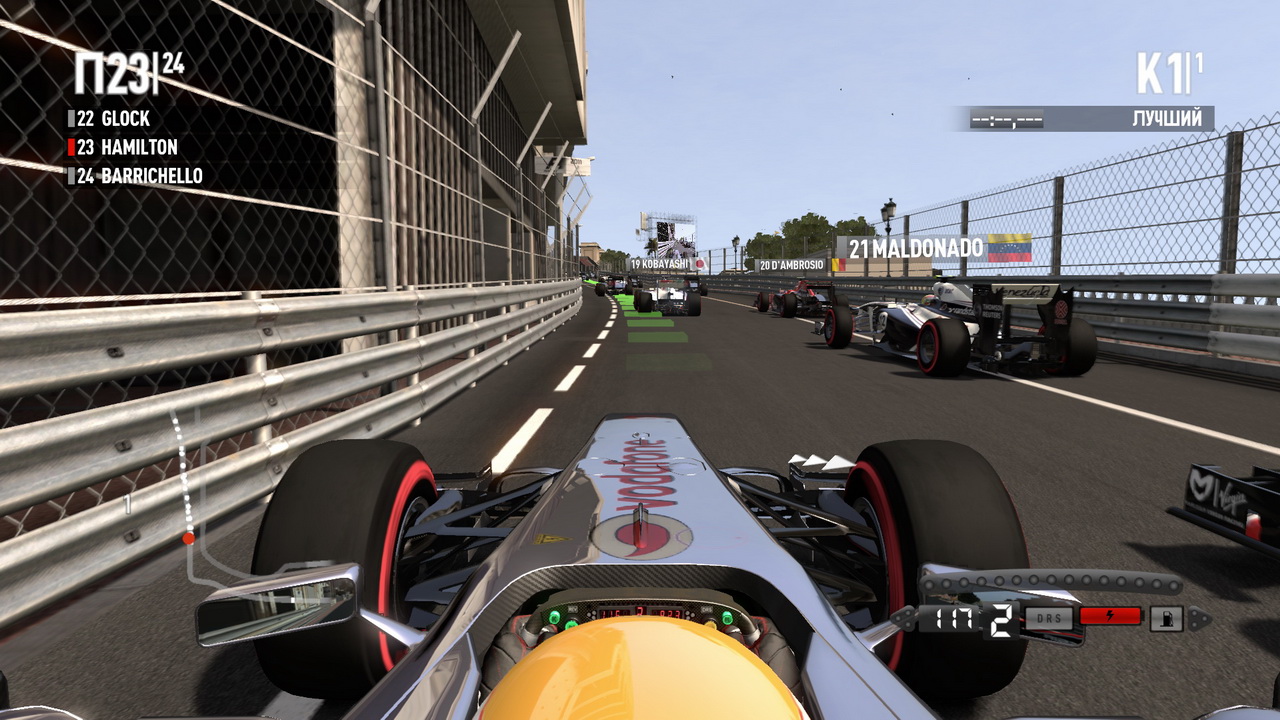
Task: Activate the KERS battery icon
Action: click(x=1110, y=617)
